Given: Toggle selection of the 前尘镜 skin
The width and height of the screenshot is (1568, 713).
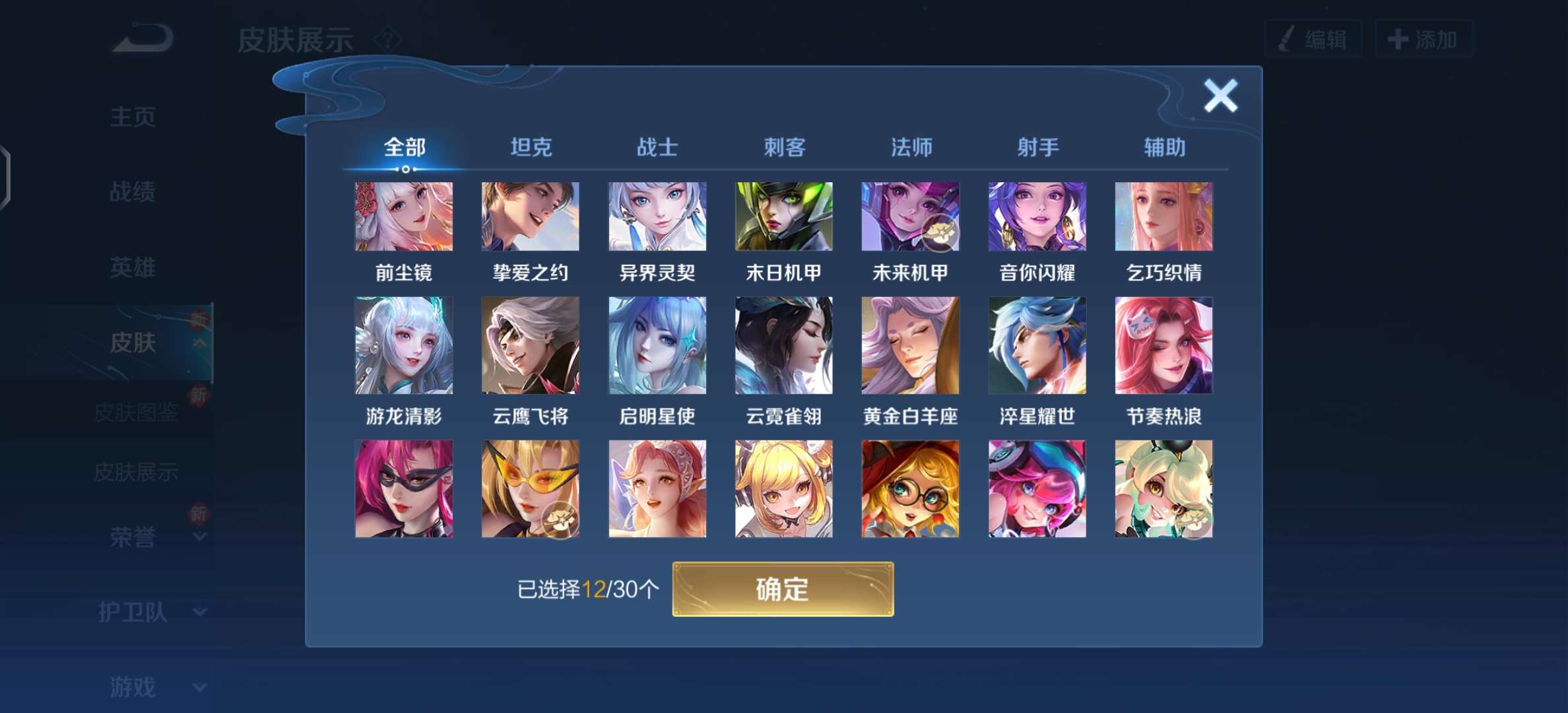Looking at the screenshot, I should click(x=405, y=217).
